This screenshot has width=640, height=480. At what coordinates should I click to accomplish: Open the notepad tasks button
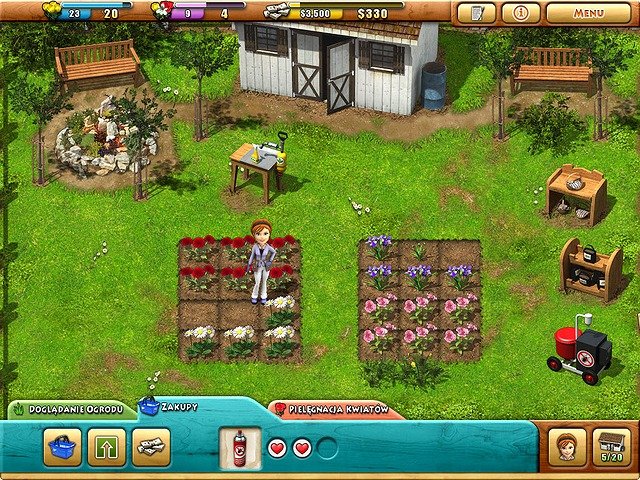476,14
